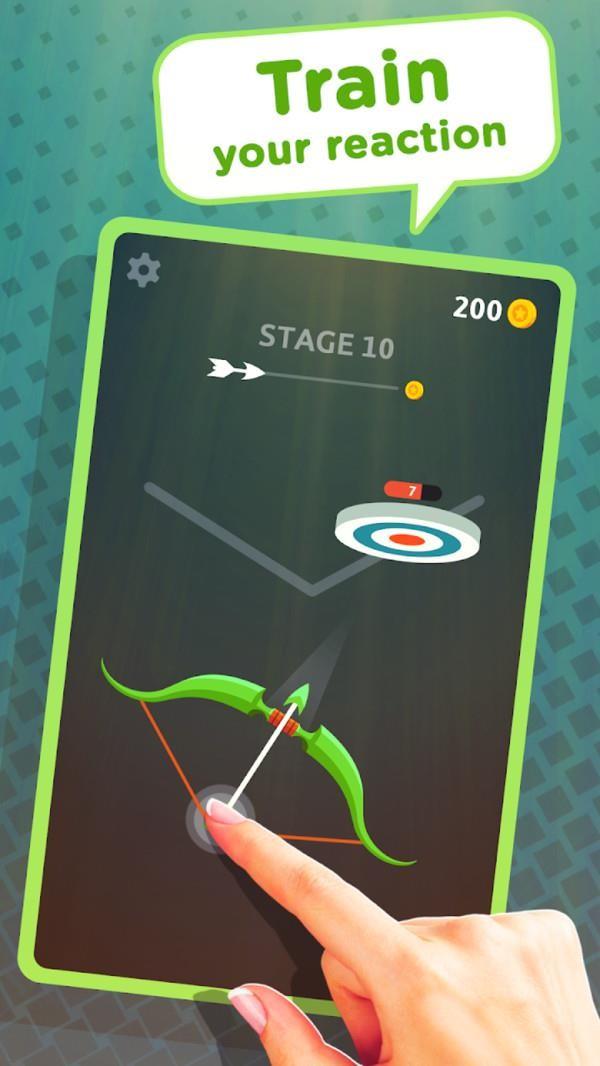Open settings with the gear icon
600x1066 pixels.
pyautogui.click(x=144, y=269)
